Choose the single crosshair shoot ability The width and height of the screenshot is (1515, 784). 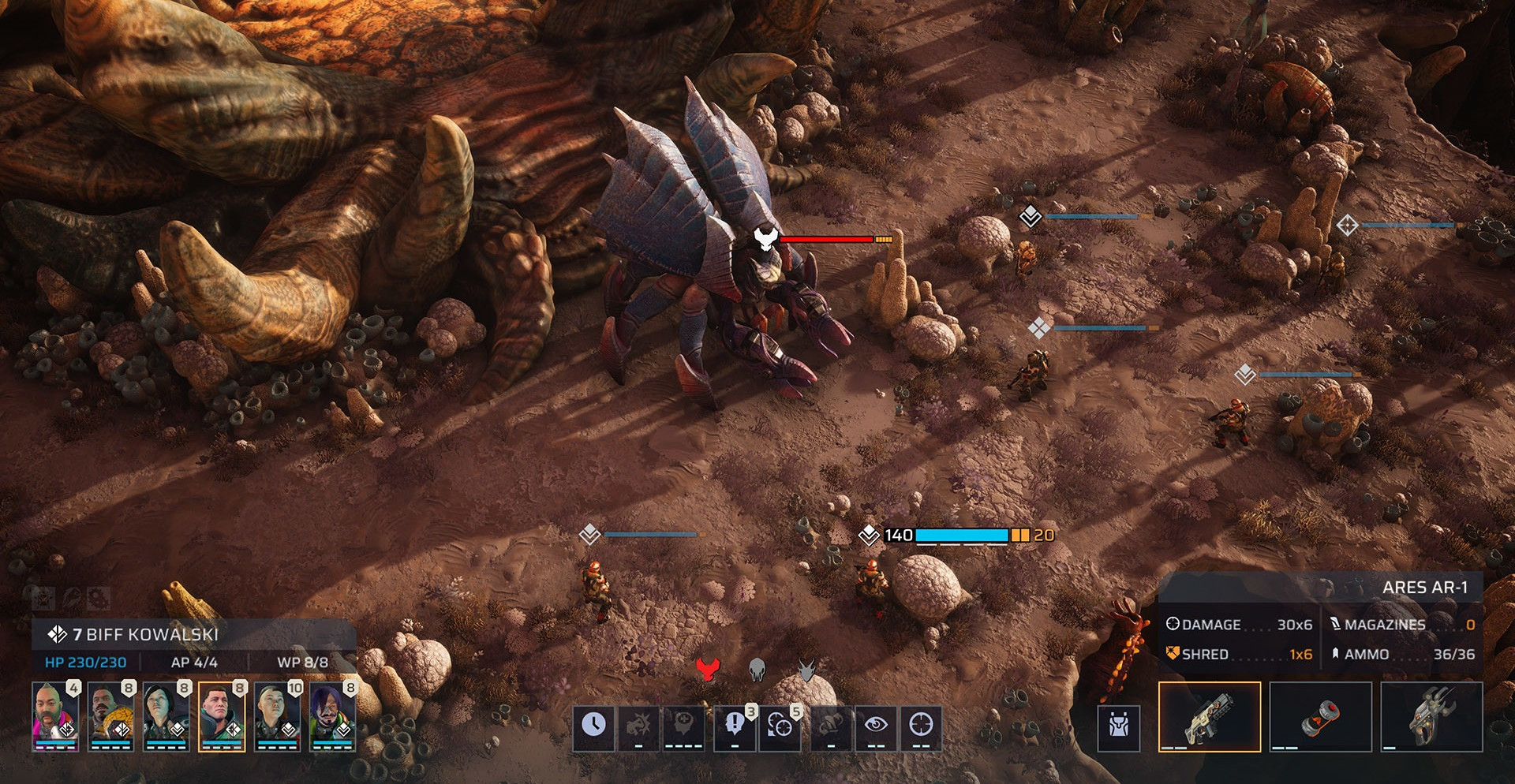pyautogui.click(x=921, y=724)
